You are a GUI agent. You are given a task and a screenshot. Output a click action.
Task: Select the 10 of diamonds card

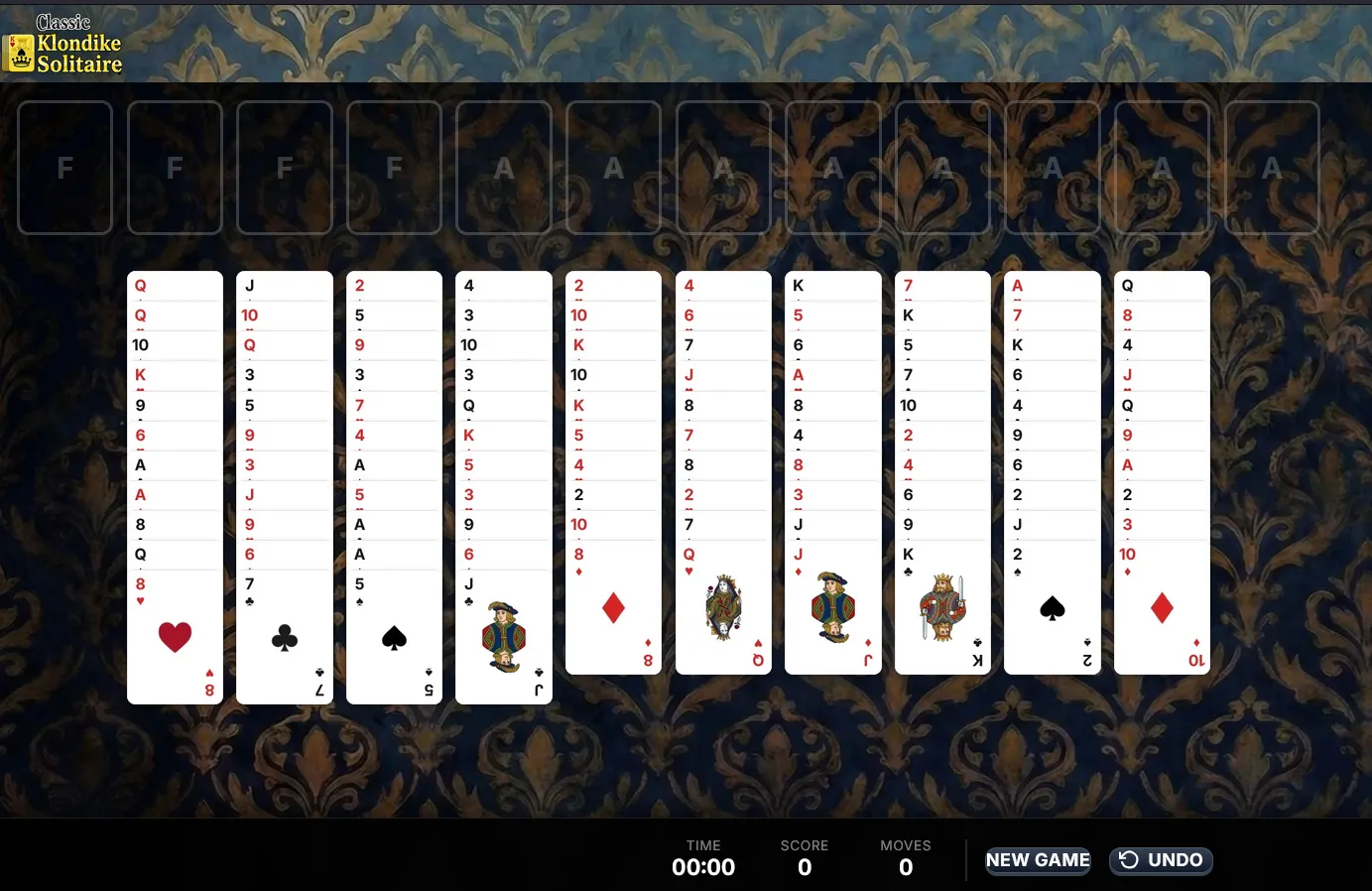[x=1162, y=610]
